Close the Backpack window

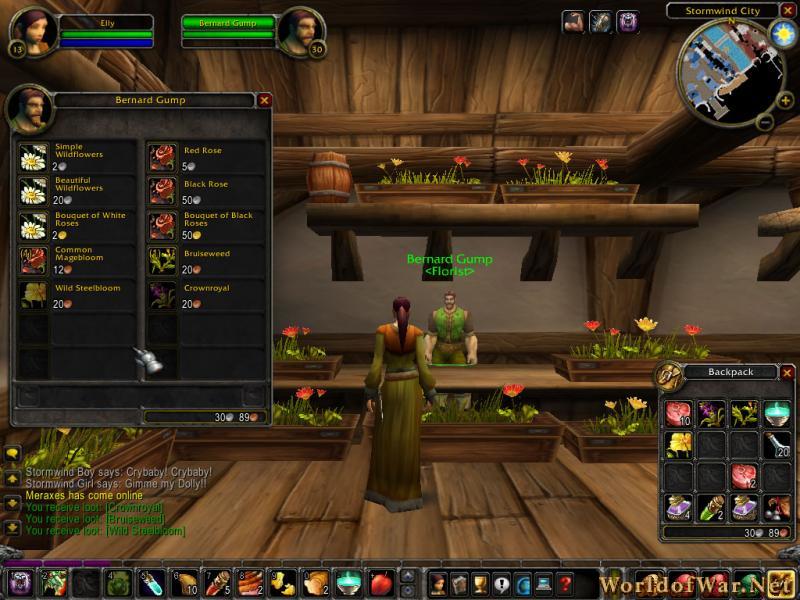[787, 372]
